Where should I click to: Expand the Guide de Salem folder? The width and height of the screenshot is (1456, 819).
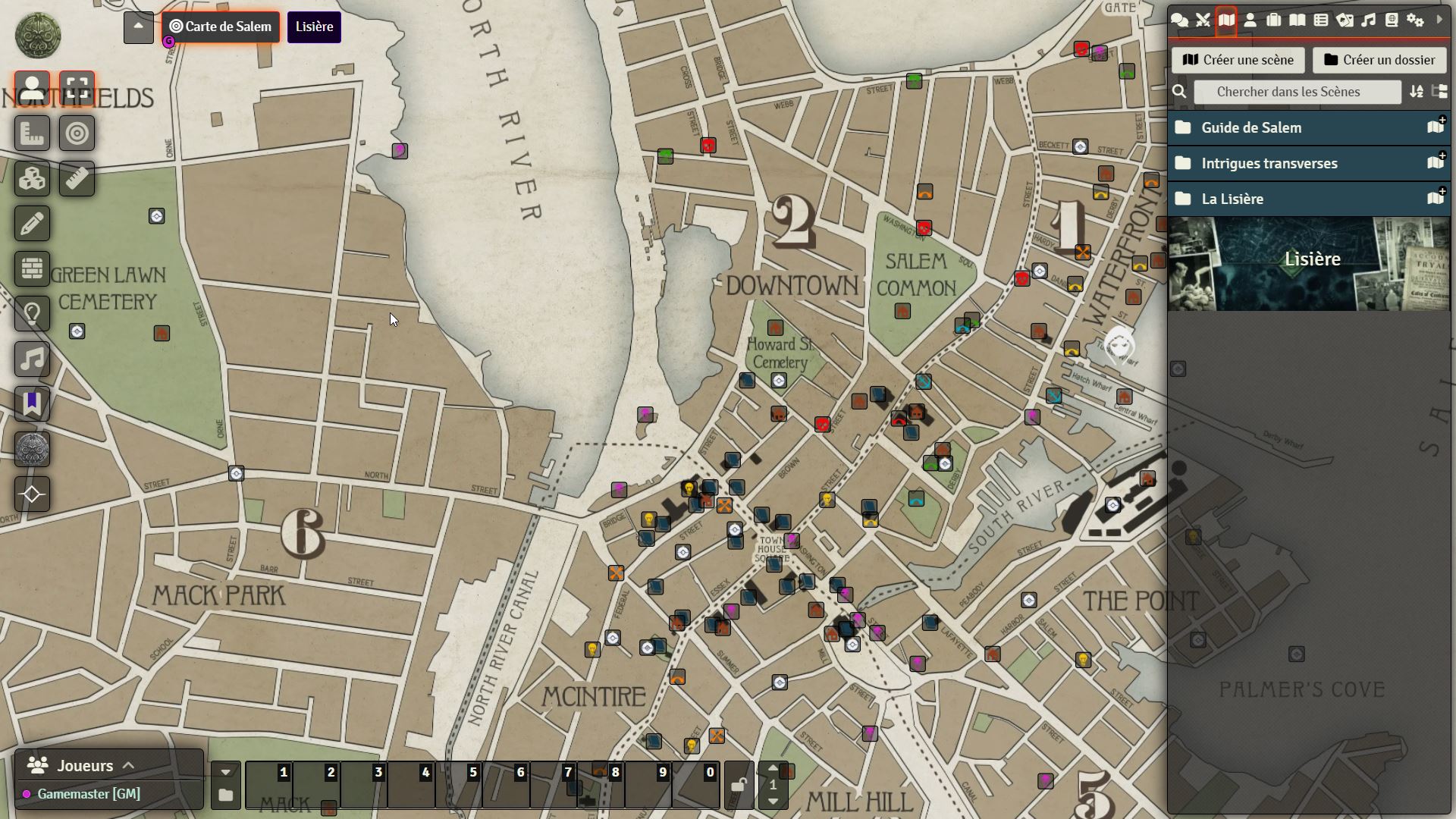click(x=1251, y=127)
